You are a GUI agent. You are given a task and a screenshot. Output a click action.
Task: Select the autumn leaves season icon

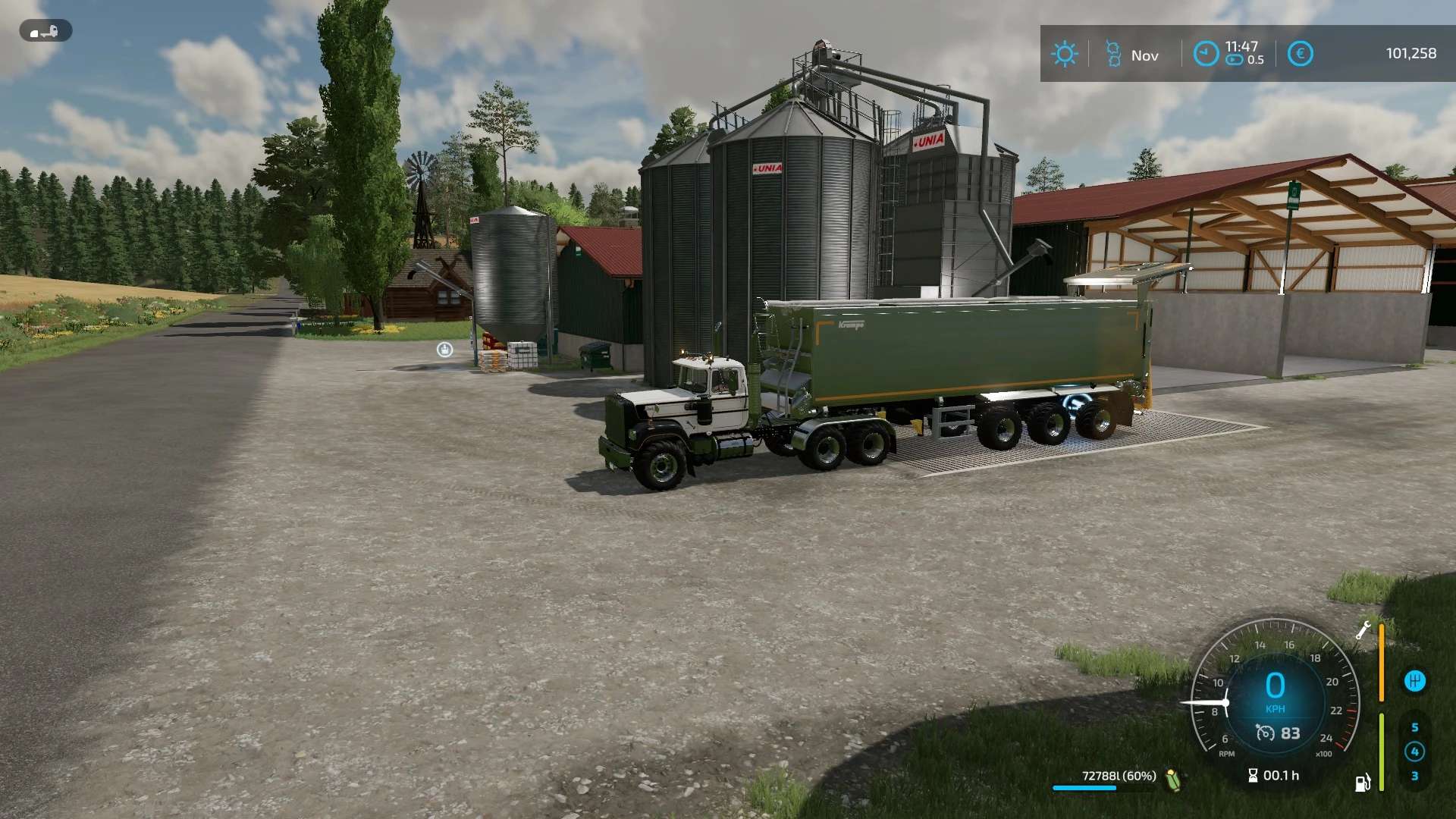(x=1112, y=54)
